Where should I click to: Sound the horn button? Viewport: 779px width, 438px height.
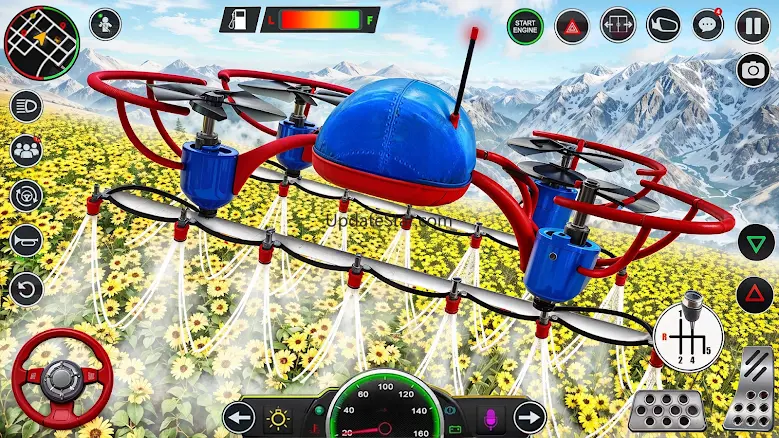coord(26,241)
